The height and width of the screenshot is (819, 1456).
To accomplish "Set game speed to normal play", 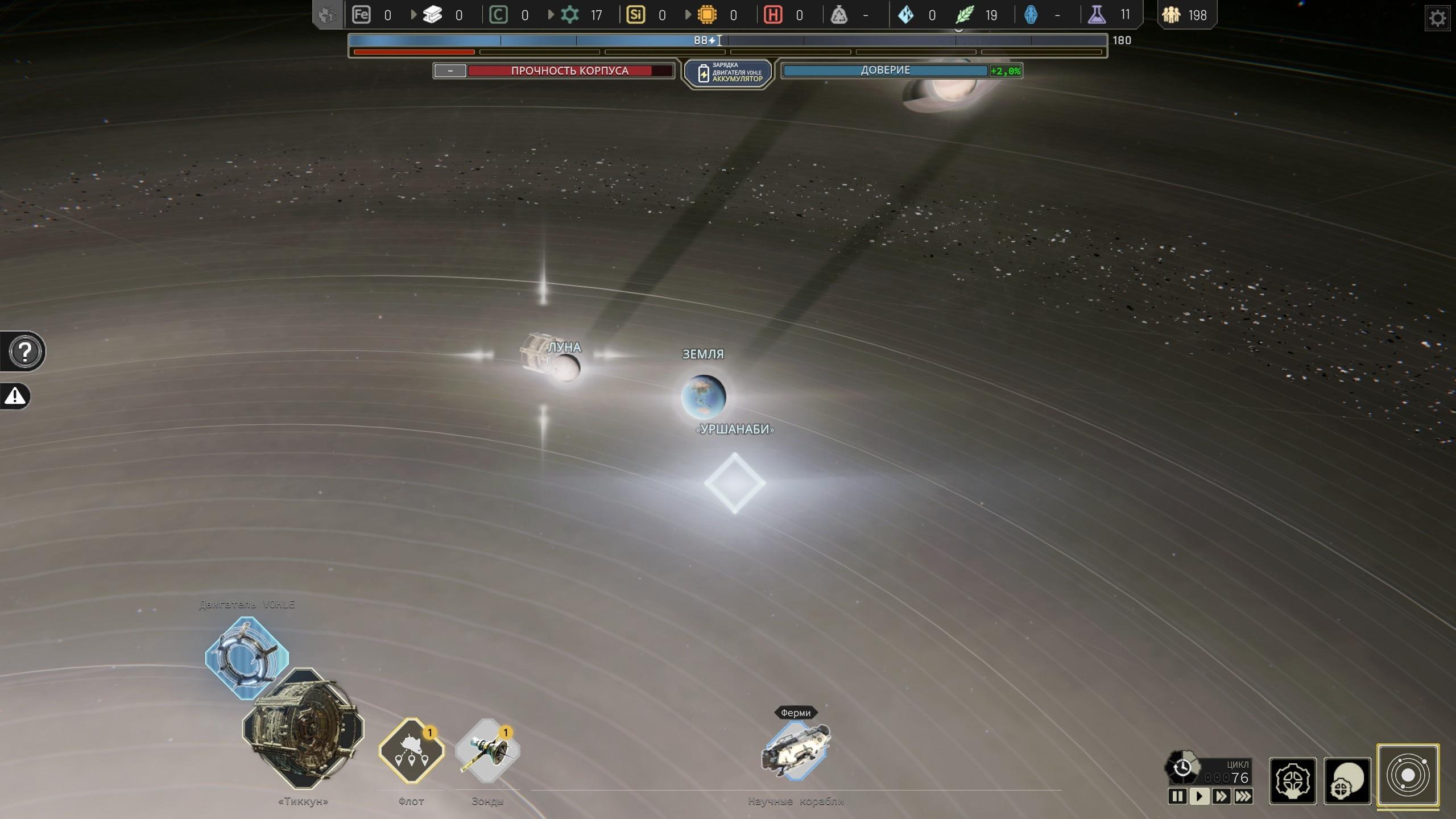I will click(1199, 796).
